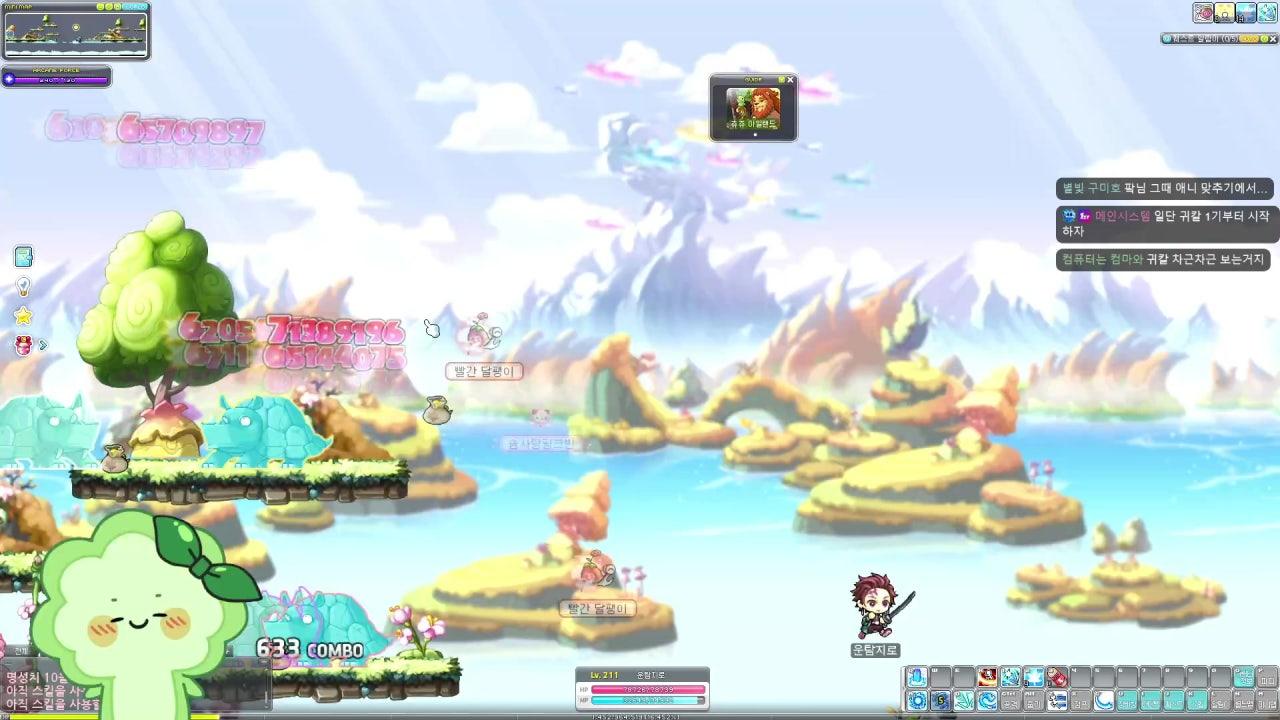Viewport: 1280px width, 720px height.
Task: Open chat message from 별빛 구미호
Action: pyautogui.click(x=1166, y=188)
